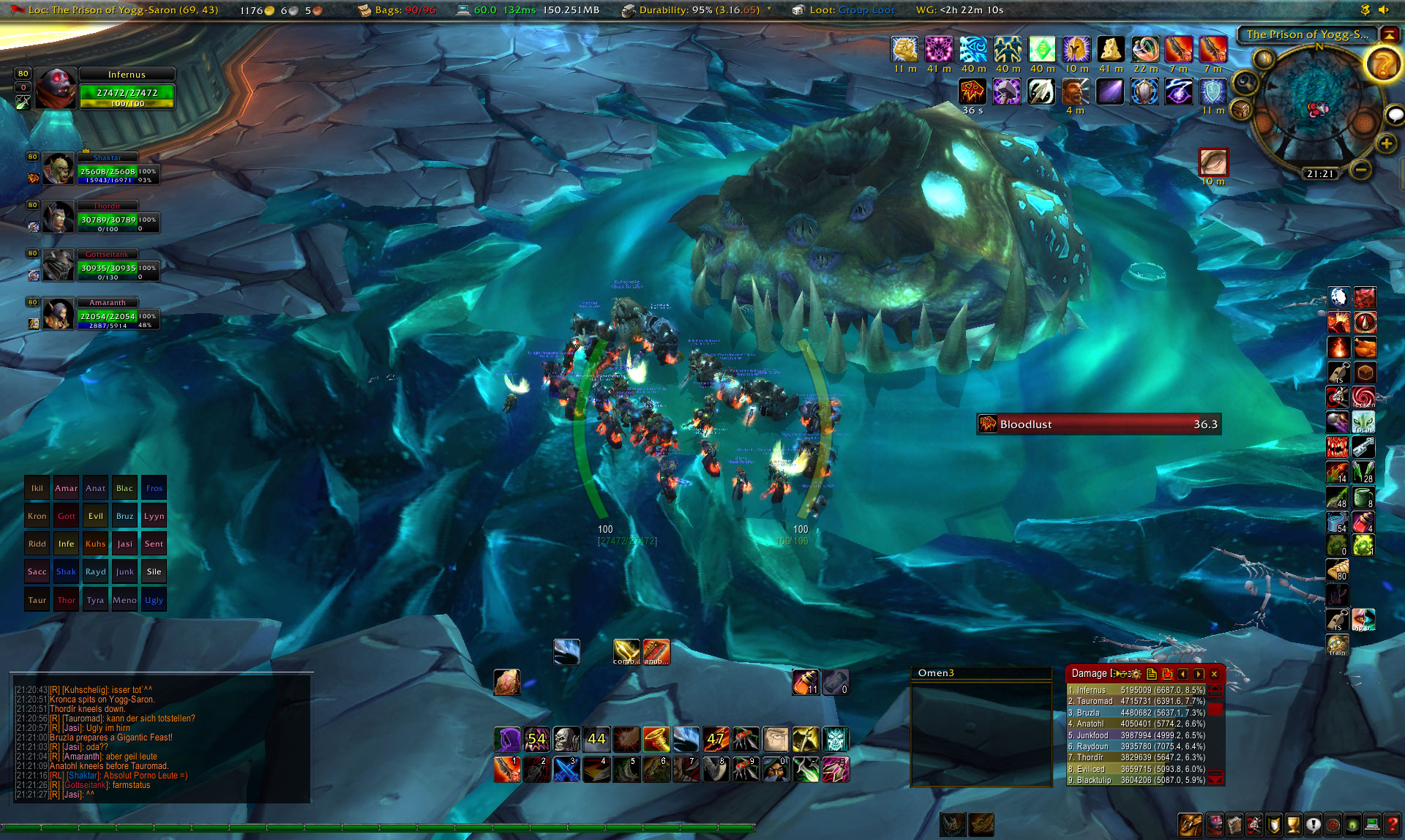Click the Omen3 threat meter title

(x=937, y=673)
